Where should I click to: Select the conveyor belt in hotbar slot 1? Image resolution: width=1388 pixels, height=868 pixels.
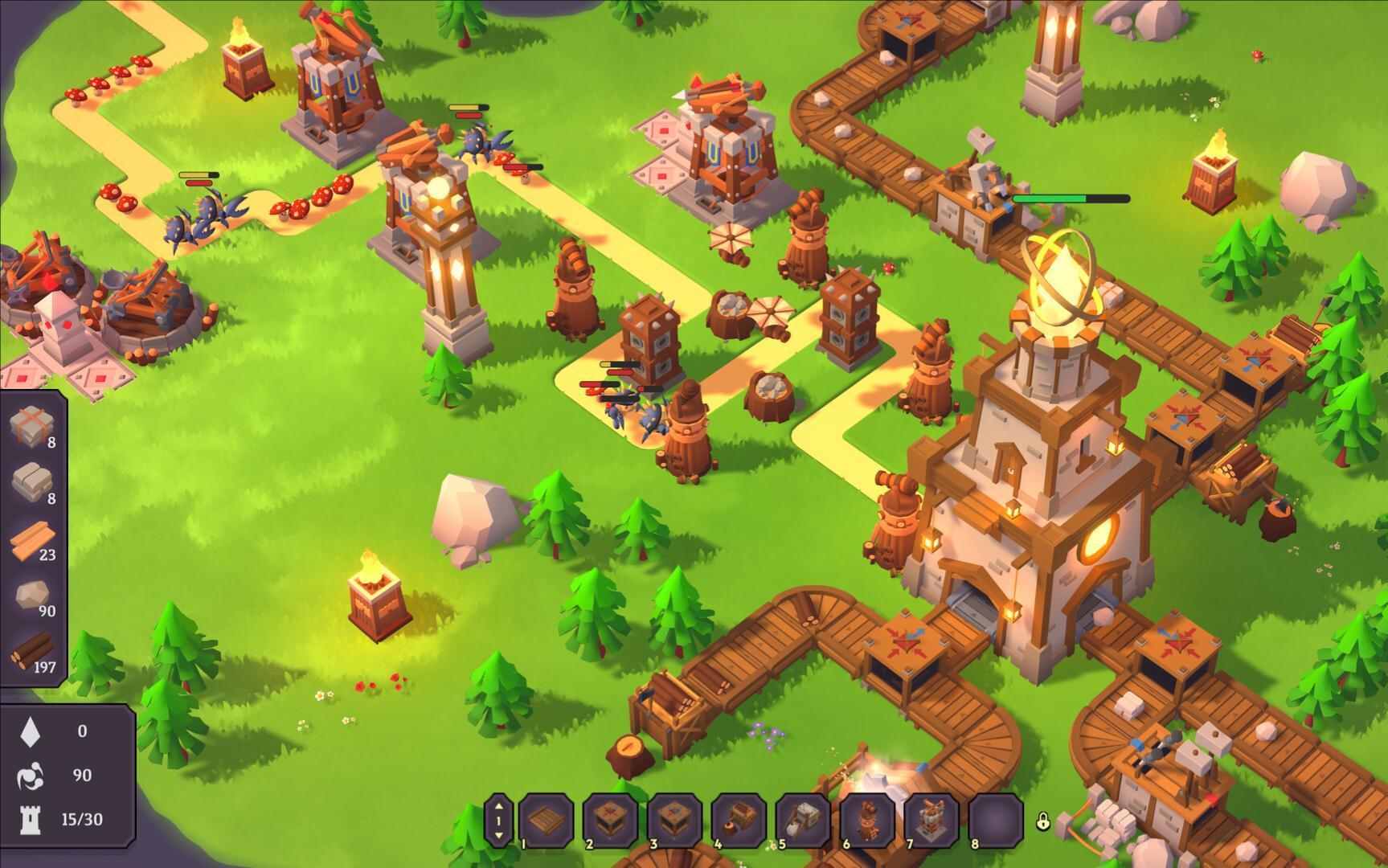point(547,820)
